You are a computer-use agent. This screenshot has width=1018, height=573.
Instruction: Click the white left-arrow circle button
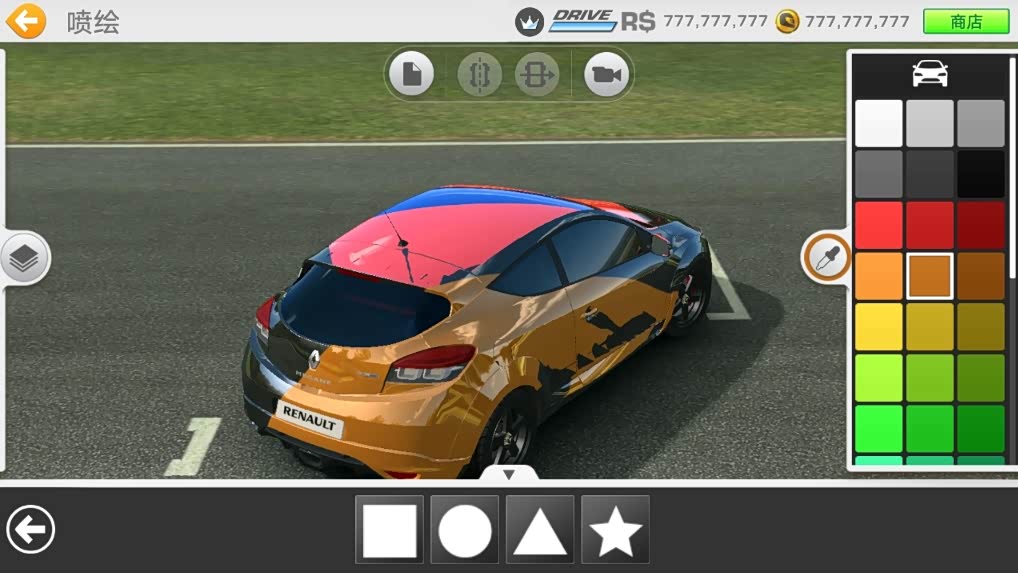[x=31, y=529]
